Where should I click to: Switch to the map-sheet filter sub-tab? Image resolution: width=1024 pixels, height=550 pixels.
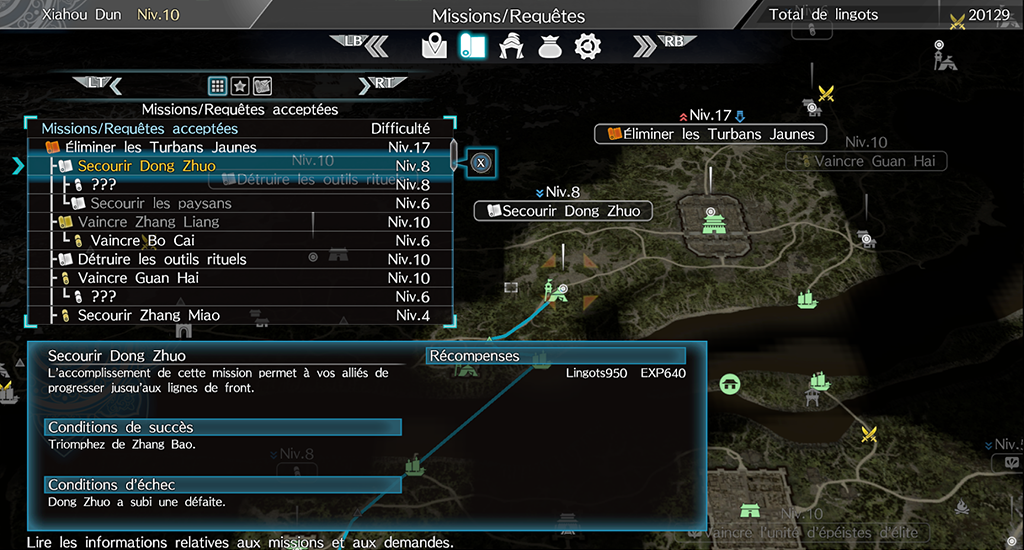point(262,85)
